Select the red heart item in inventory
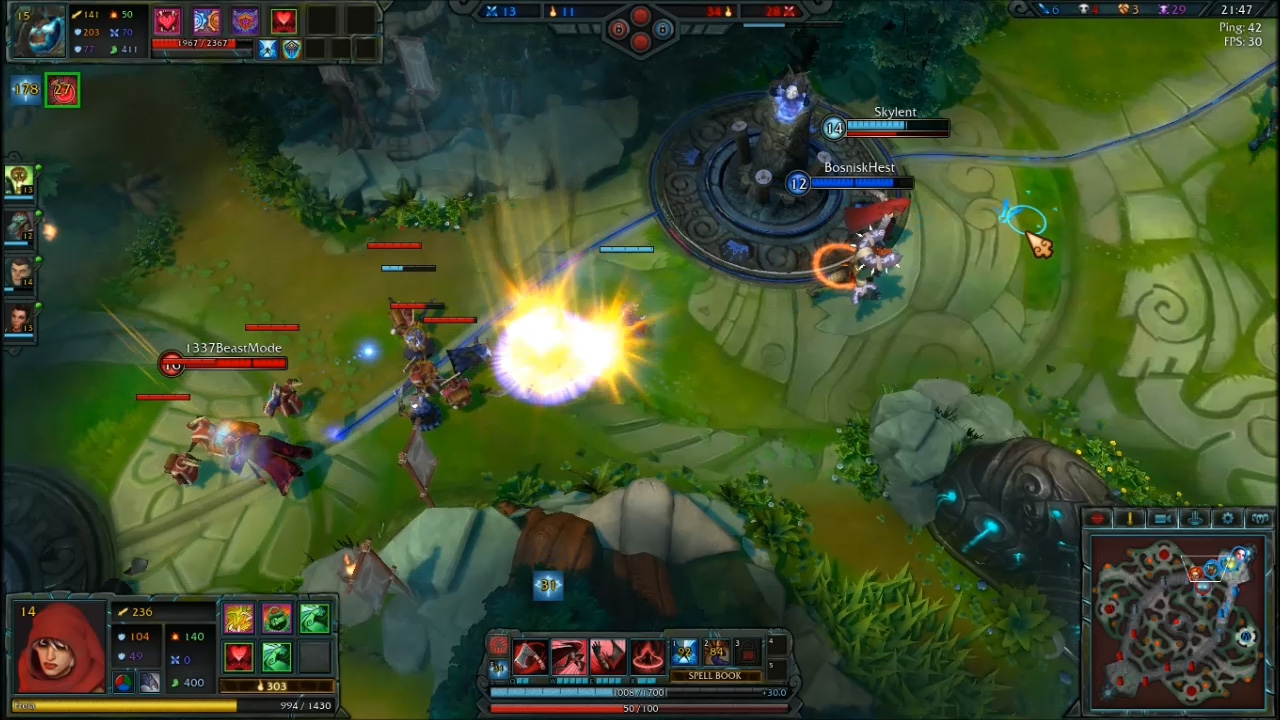The image size is (1280, 720). click(238, 657)
